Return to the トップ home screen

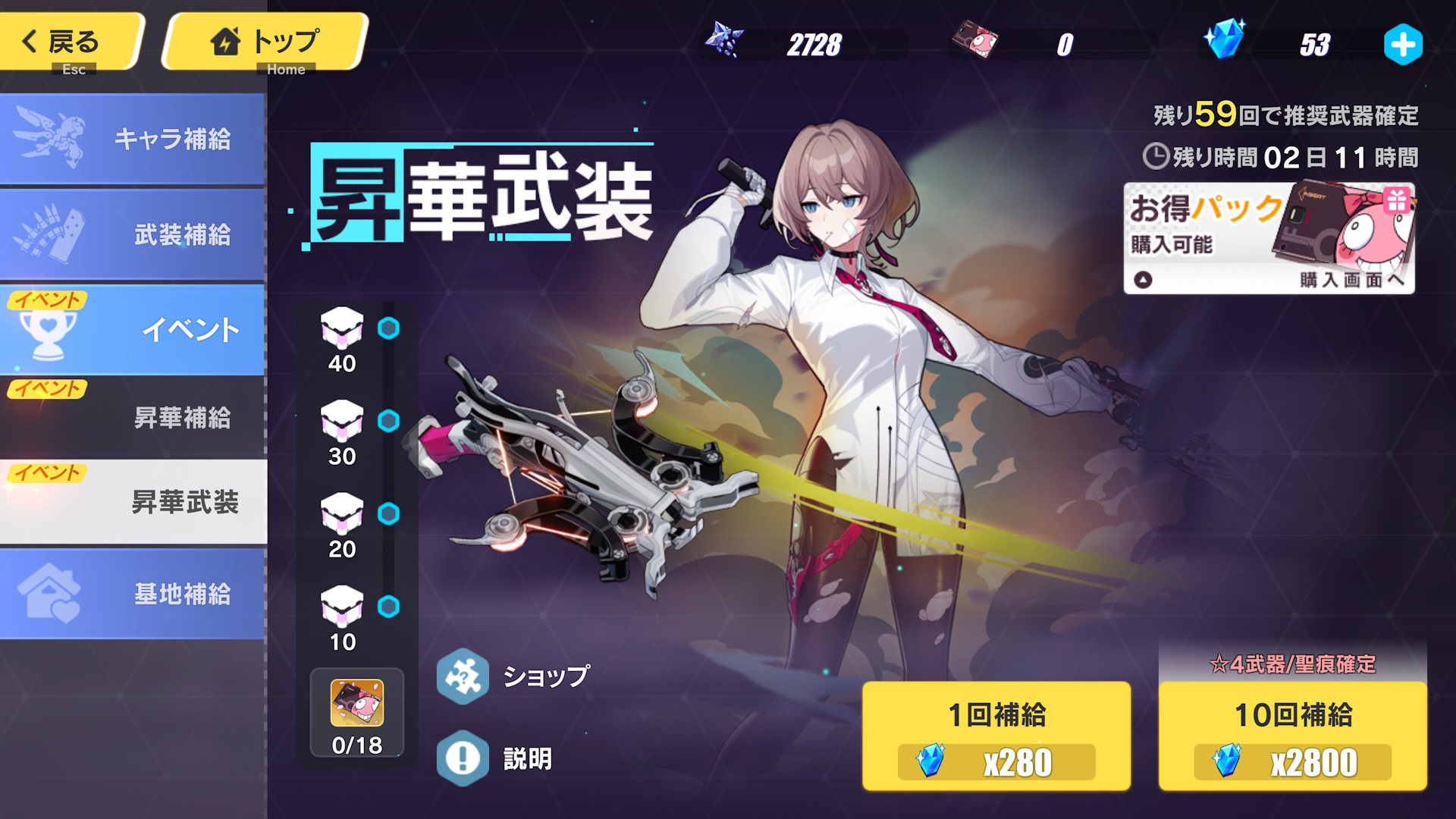264,42
